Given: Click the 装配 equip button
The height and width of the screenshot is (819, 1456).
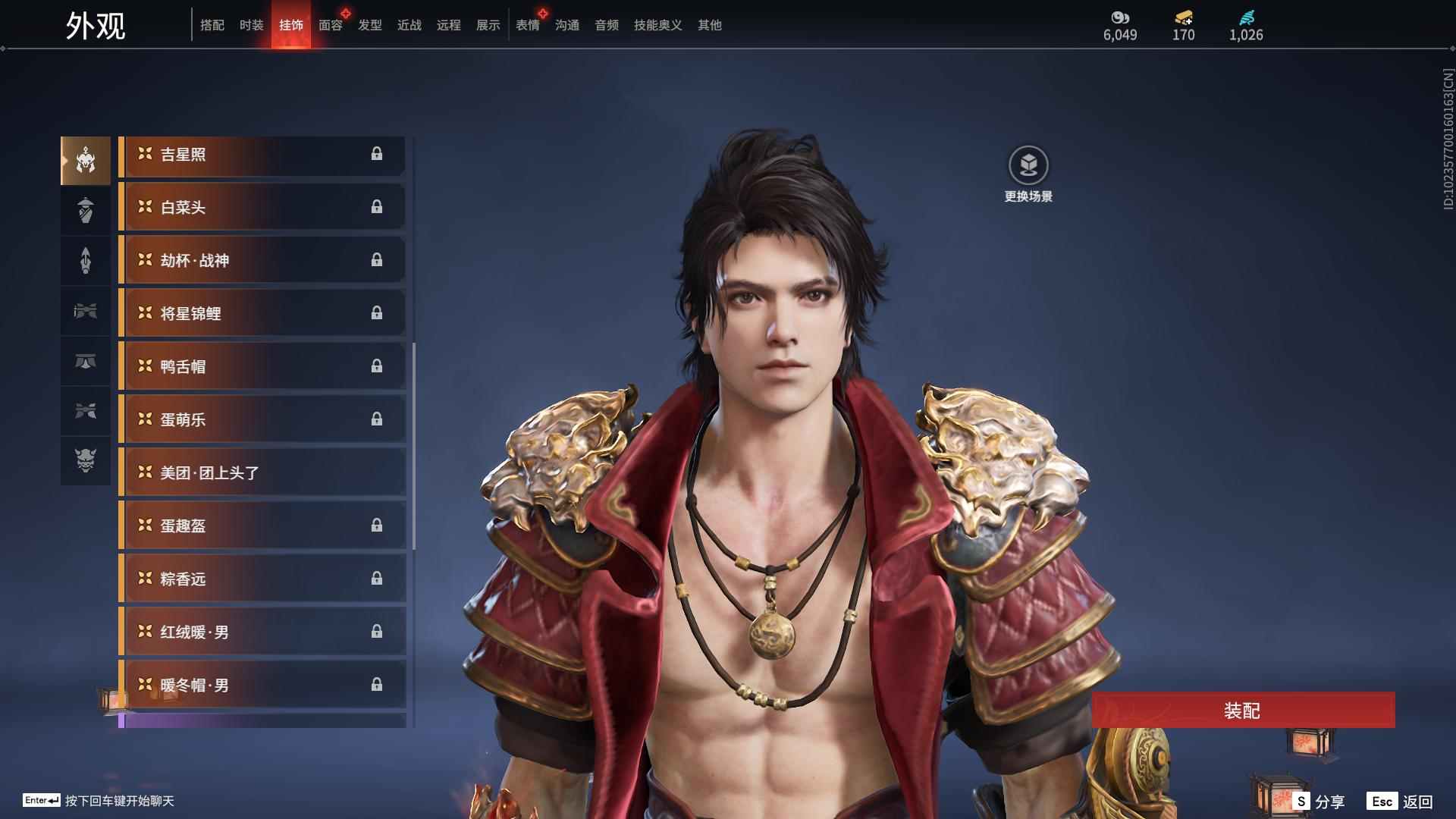Looking at the screenshot, I should (1242, 711).
